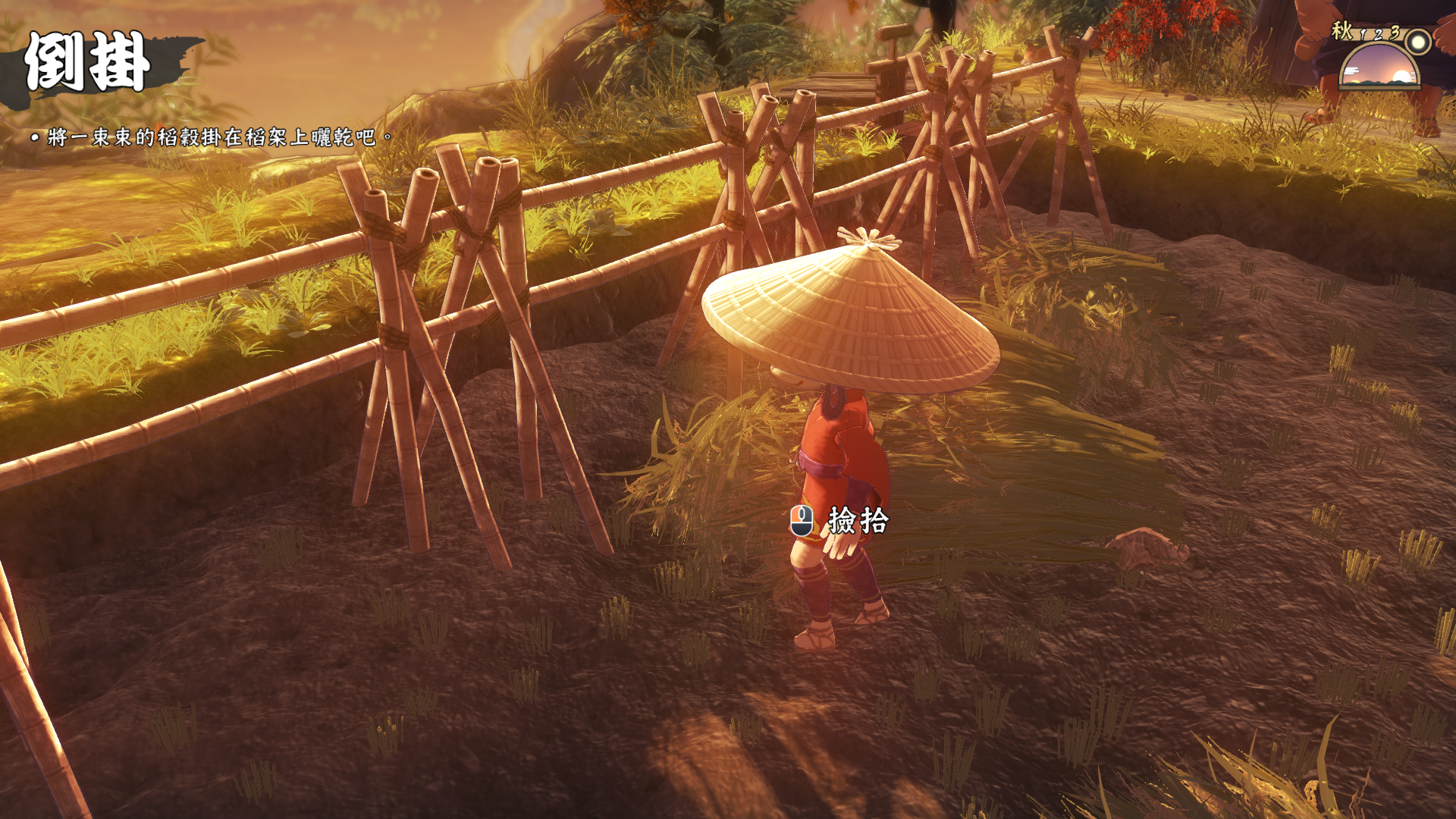Select the 倒掛 task title banner
Viewport: 1456px width, 819px height.
(x=87, y=63)
